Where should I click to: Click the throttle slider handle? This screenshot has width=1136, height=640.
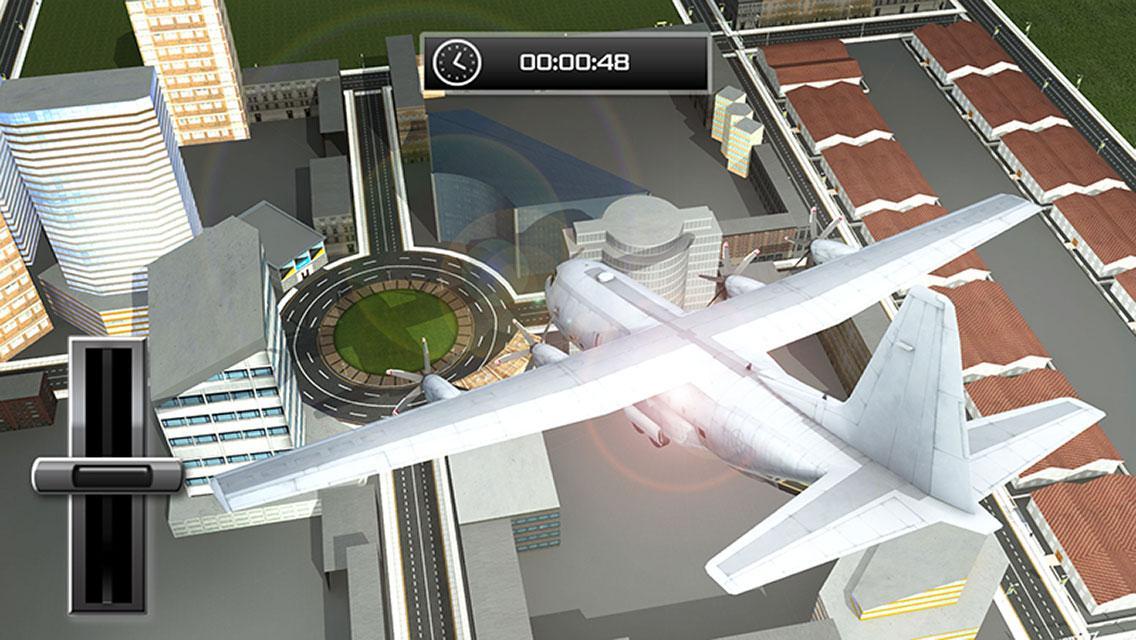tap(107, 475)
